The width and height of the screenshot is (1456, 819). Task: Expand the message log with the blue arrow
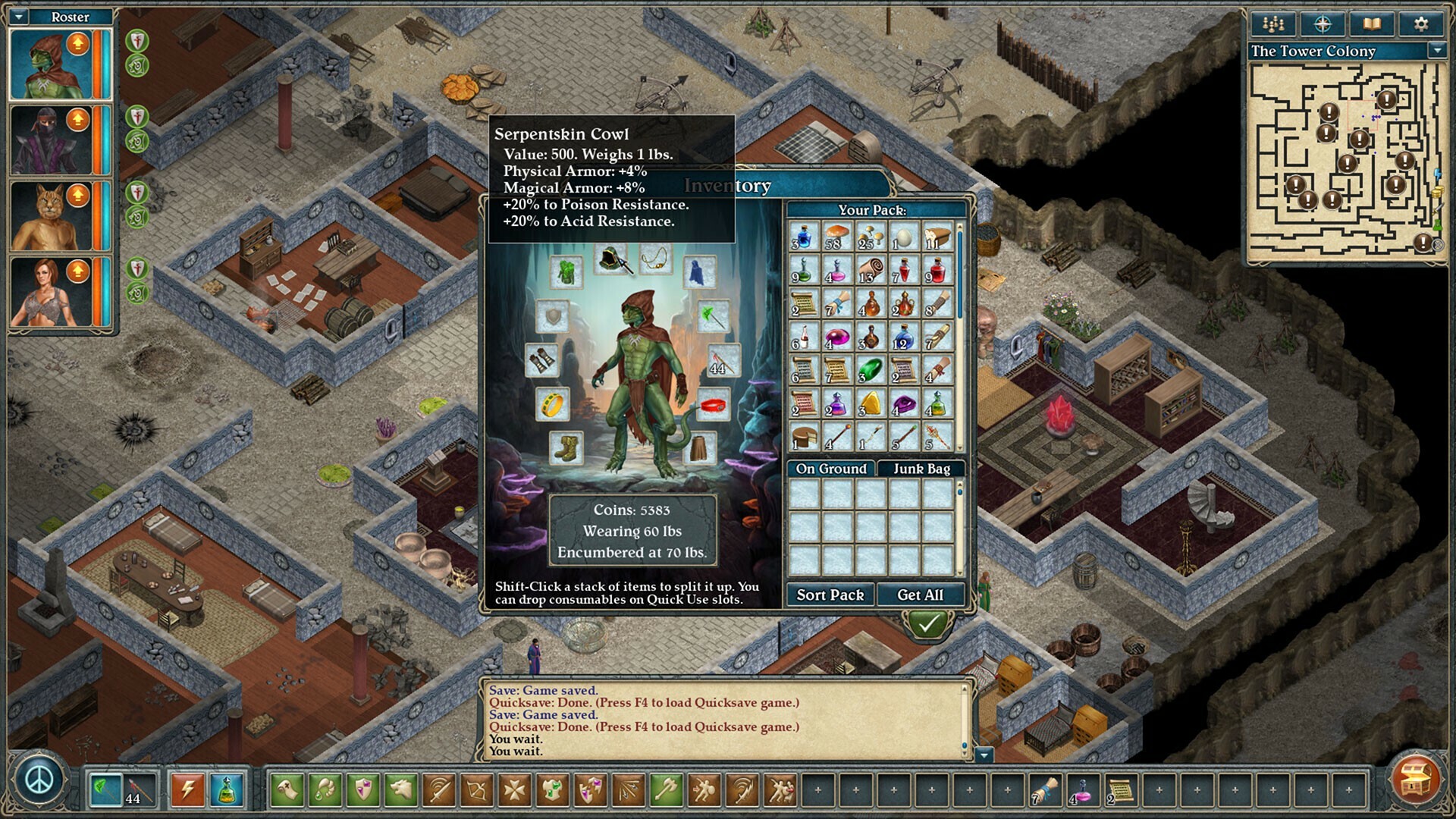point(986,755)
